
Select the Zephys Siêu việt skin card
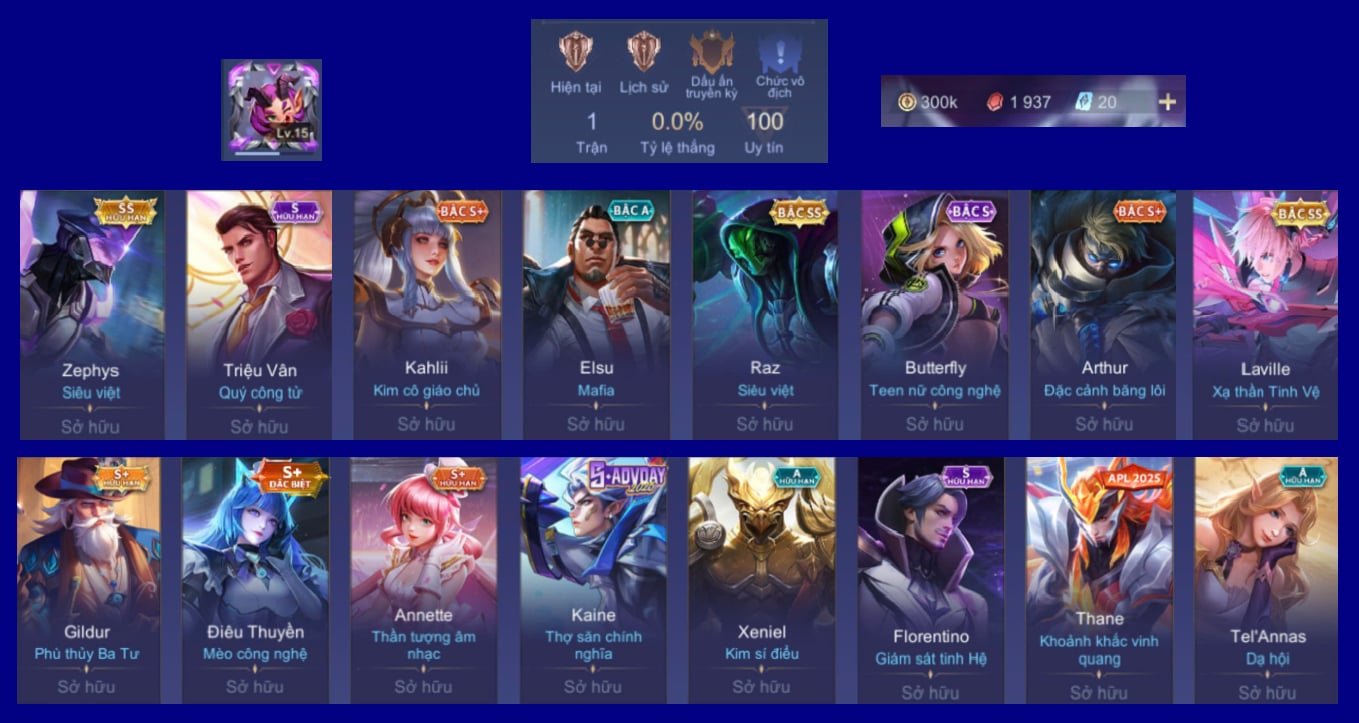coord(91,314)
